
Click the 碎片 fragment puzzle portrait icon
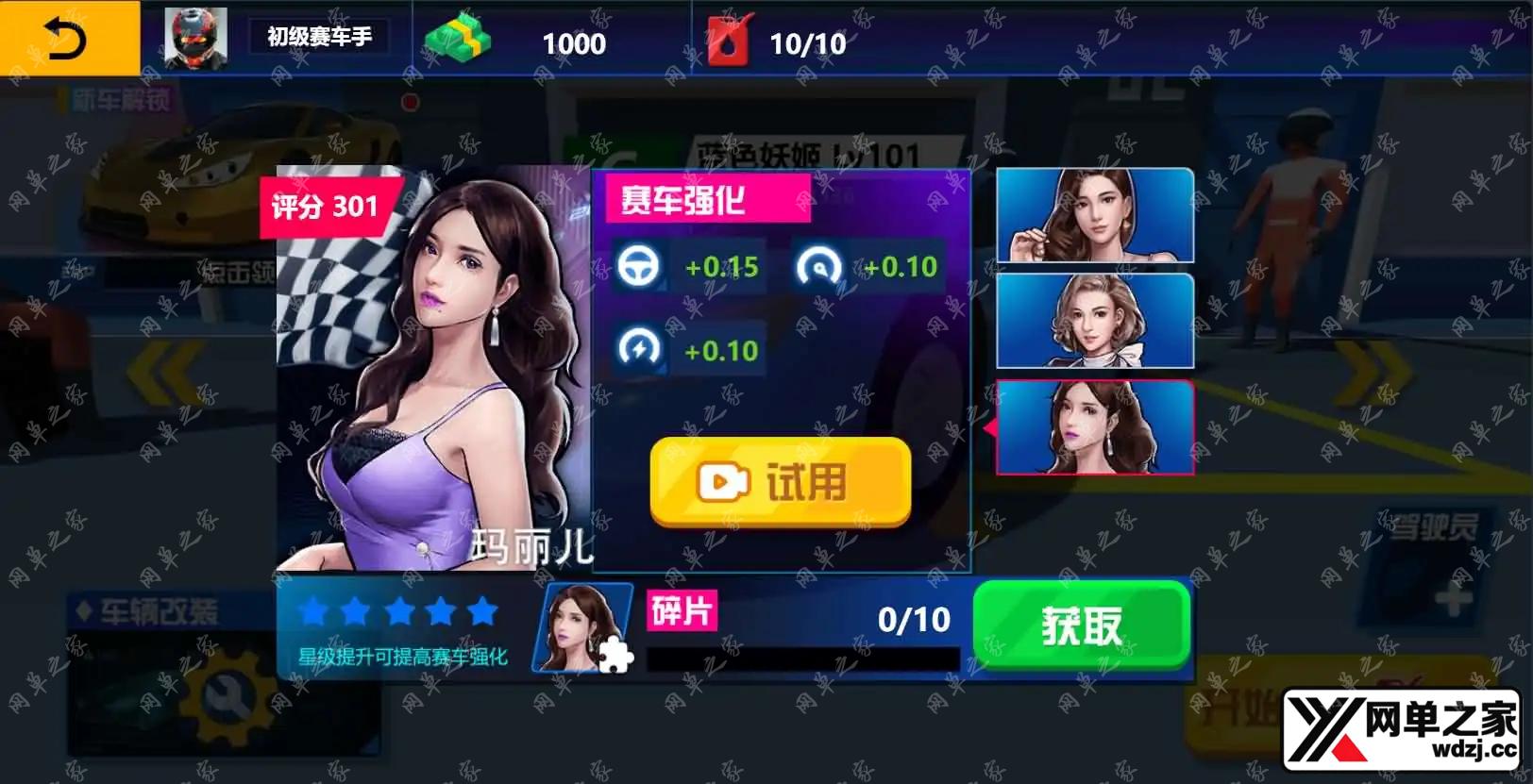[x=583, y=627]
